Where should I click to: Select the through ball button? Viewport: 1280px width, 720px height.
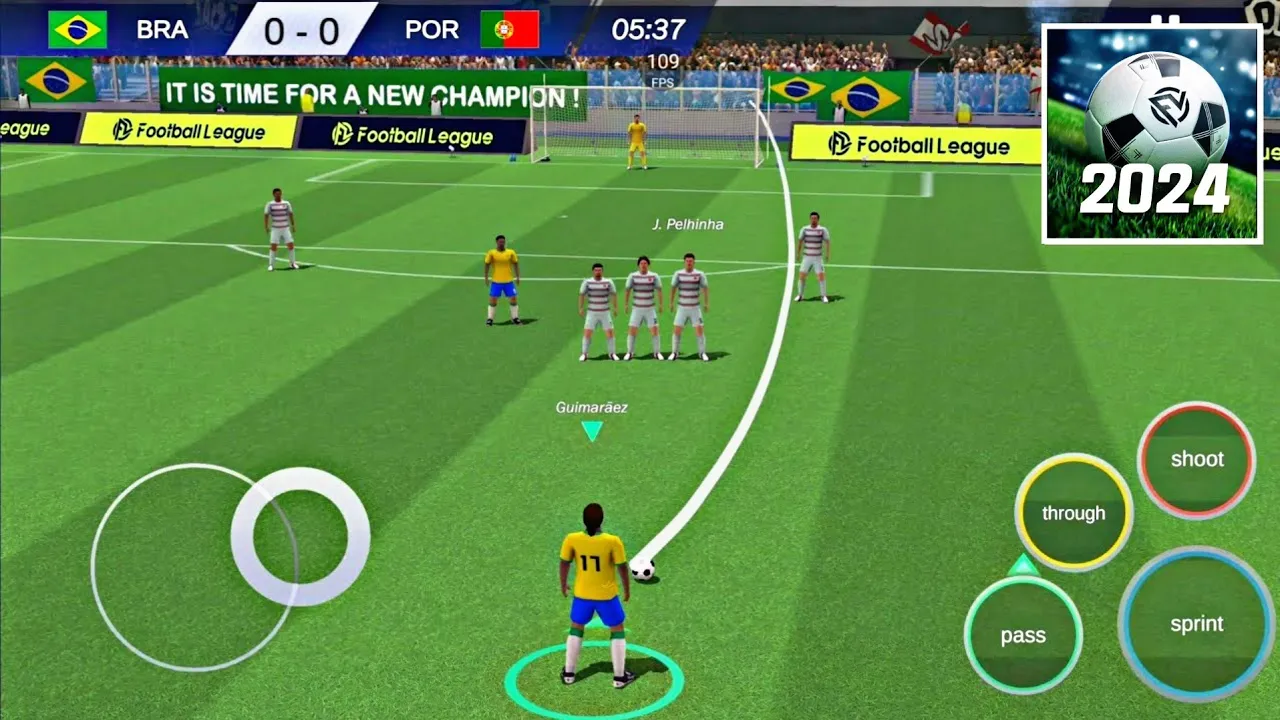pyautogui.click(x=1073, y=513)
